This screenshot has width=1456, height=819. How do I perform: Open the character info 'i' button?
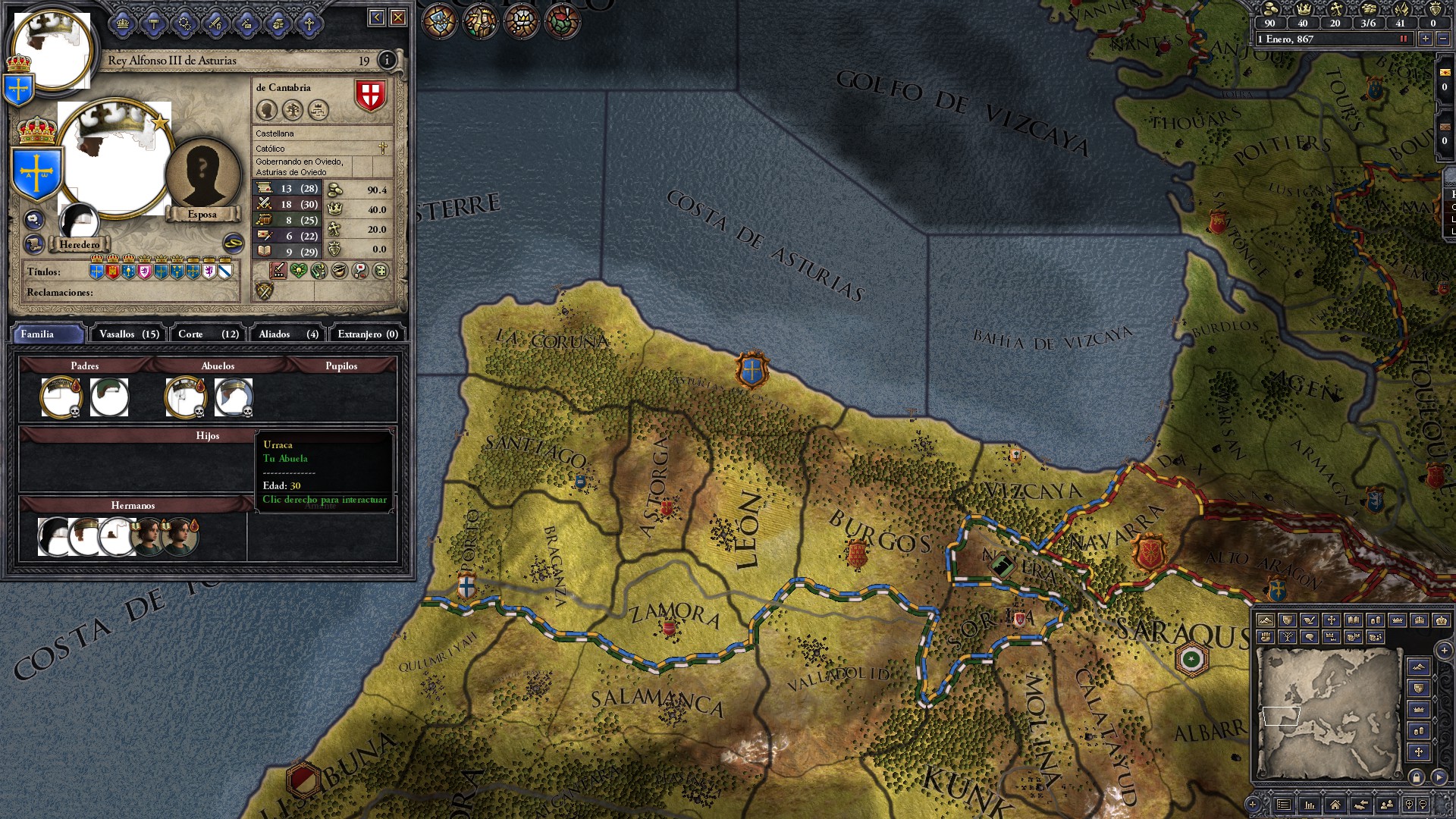387,60
